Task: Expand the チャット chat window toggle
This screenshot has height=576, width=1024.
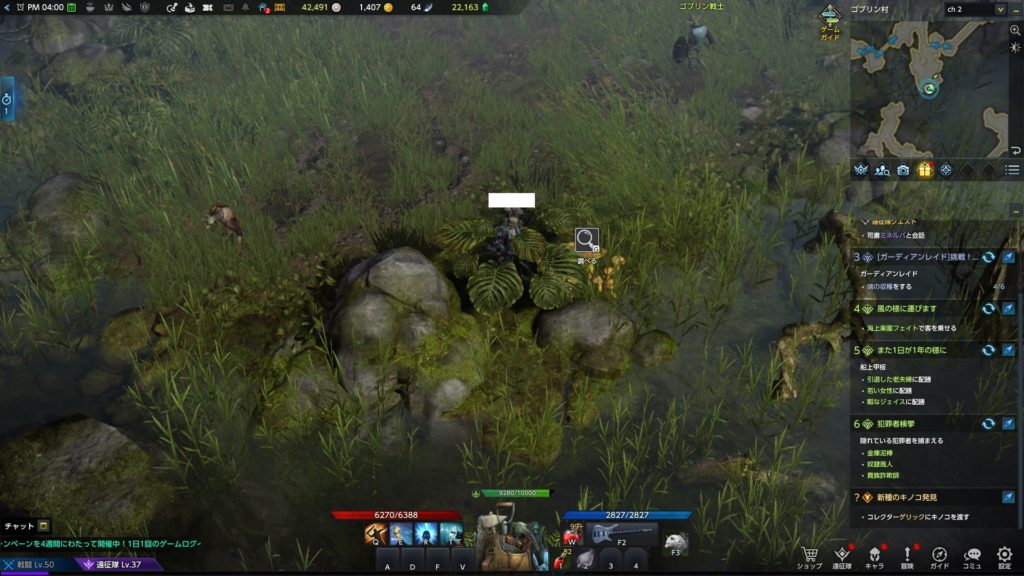Action: (44, 526)
